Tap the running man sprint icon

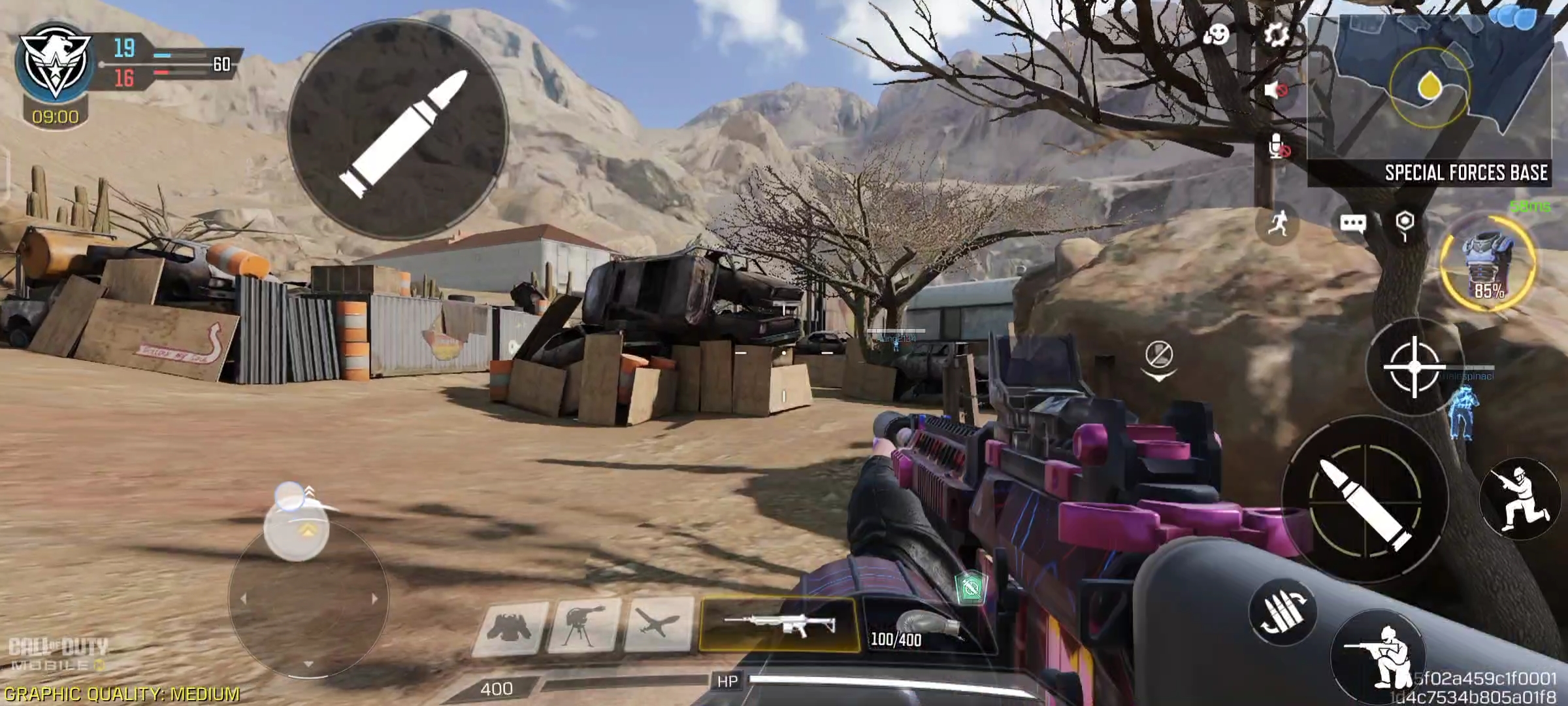1278,224
